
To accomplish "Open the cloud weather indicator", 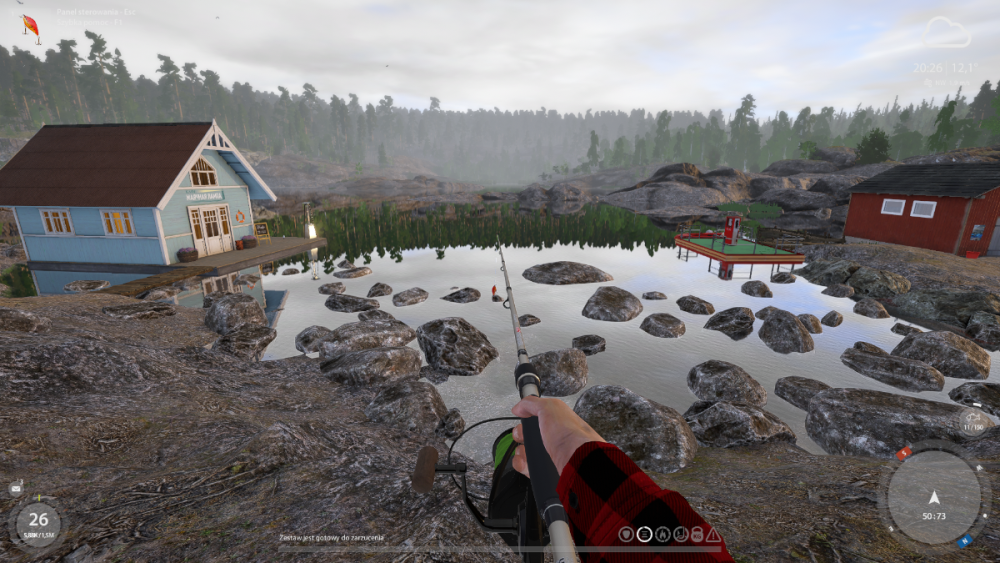I will [946, 33].
